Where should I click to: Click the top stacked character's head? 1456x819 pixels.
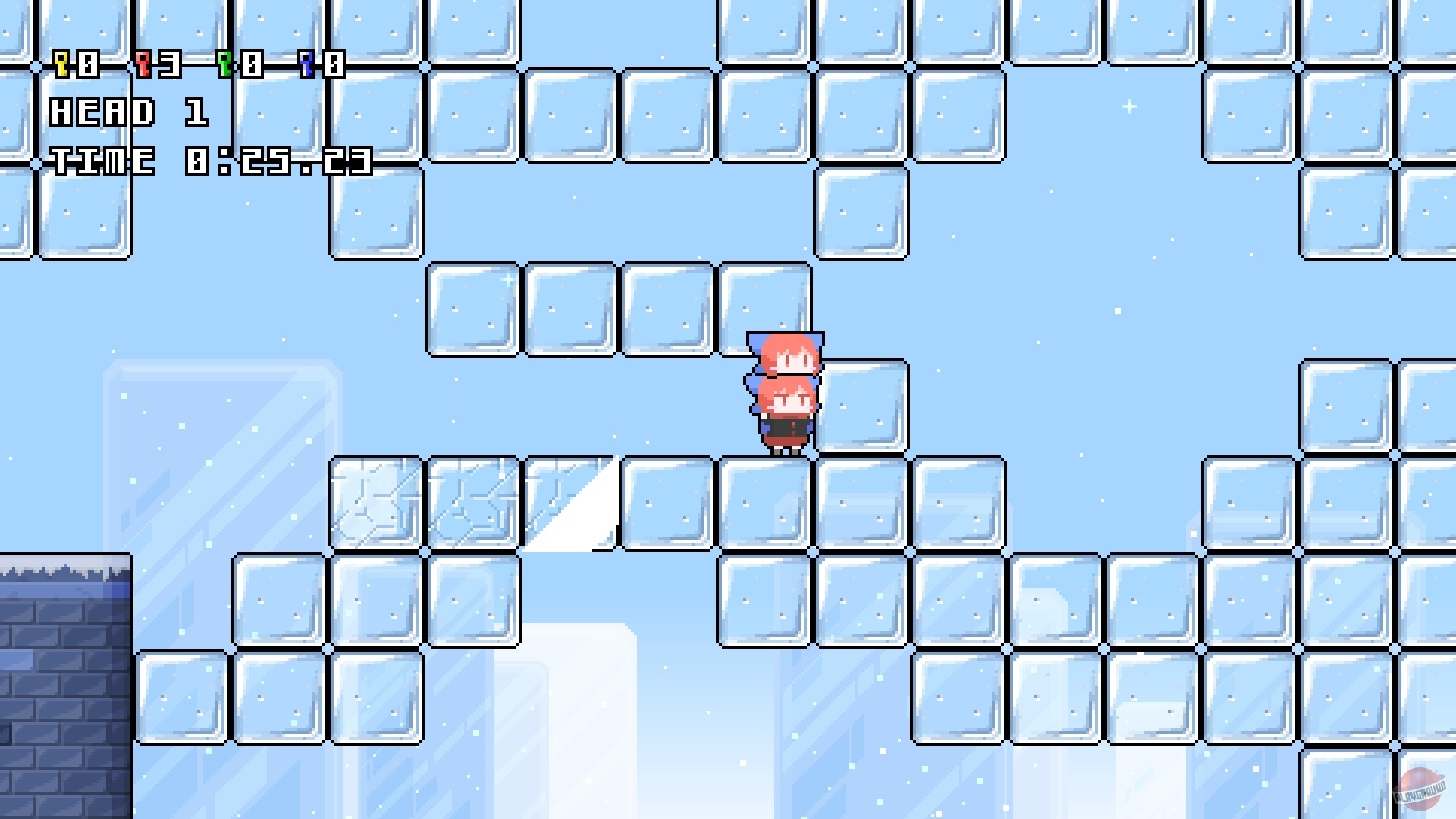pos(785,353)
